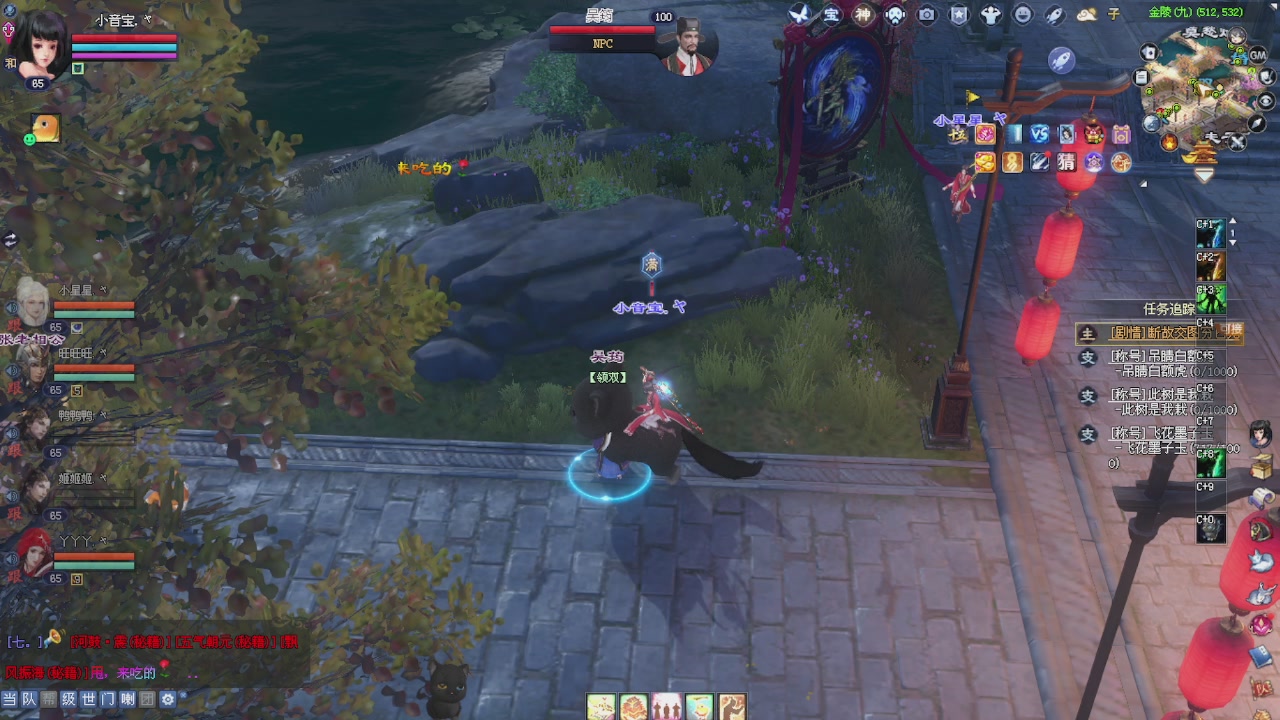Select party member 旺旺旺 portrait
The width and height of the screenshot is (1280, 720).
point(32,364)
